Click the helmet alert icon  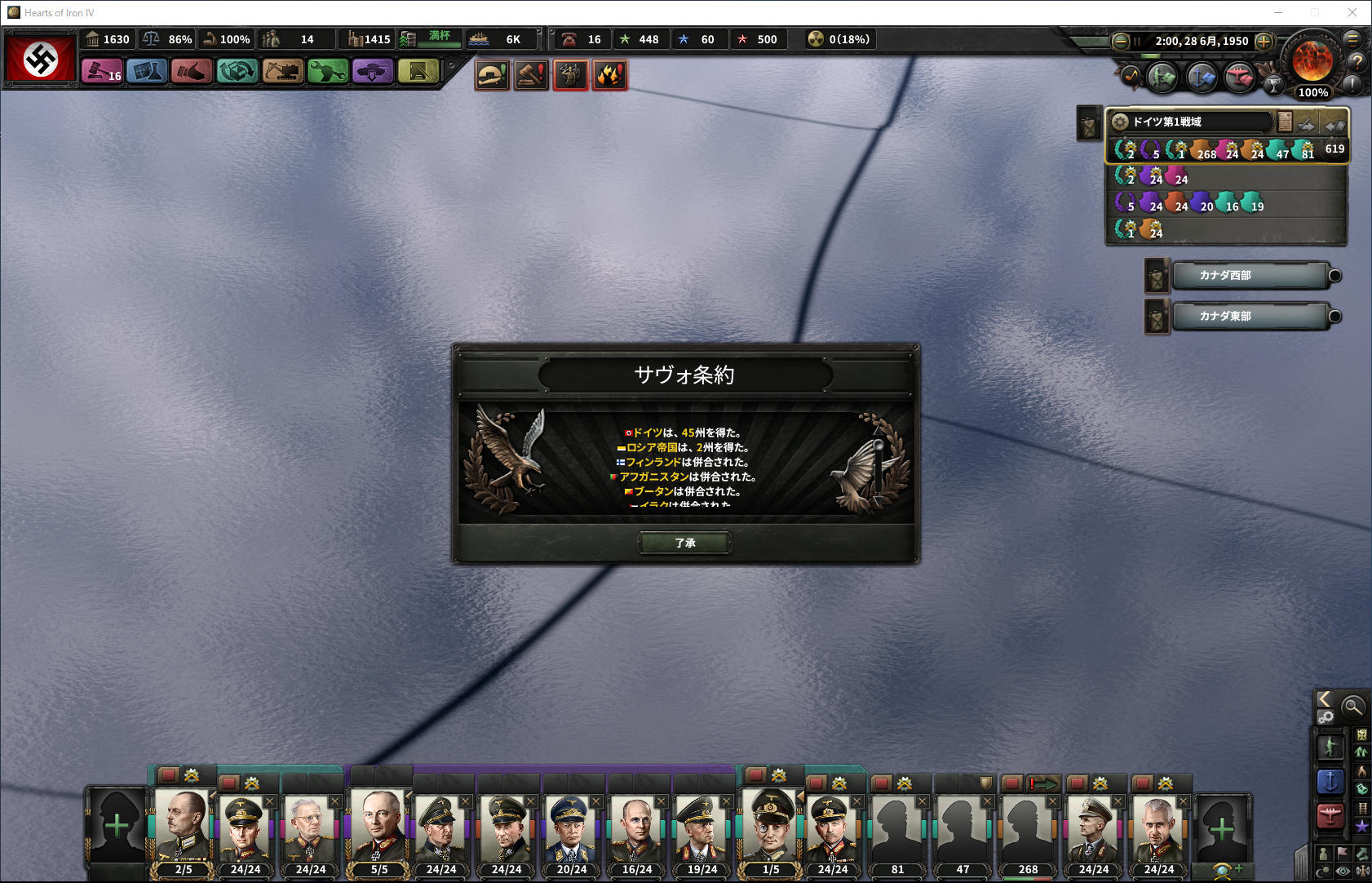[492, 75]
